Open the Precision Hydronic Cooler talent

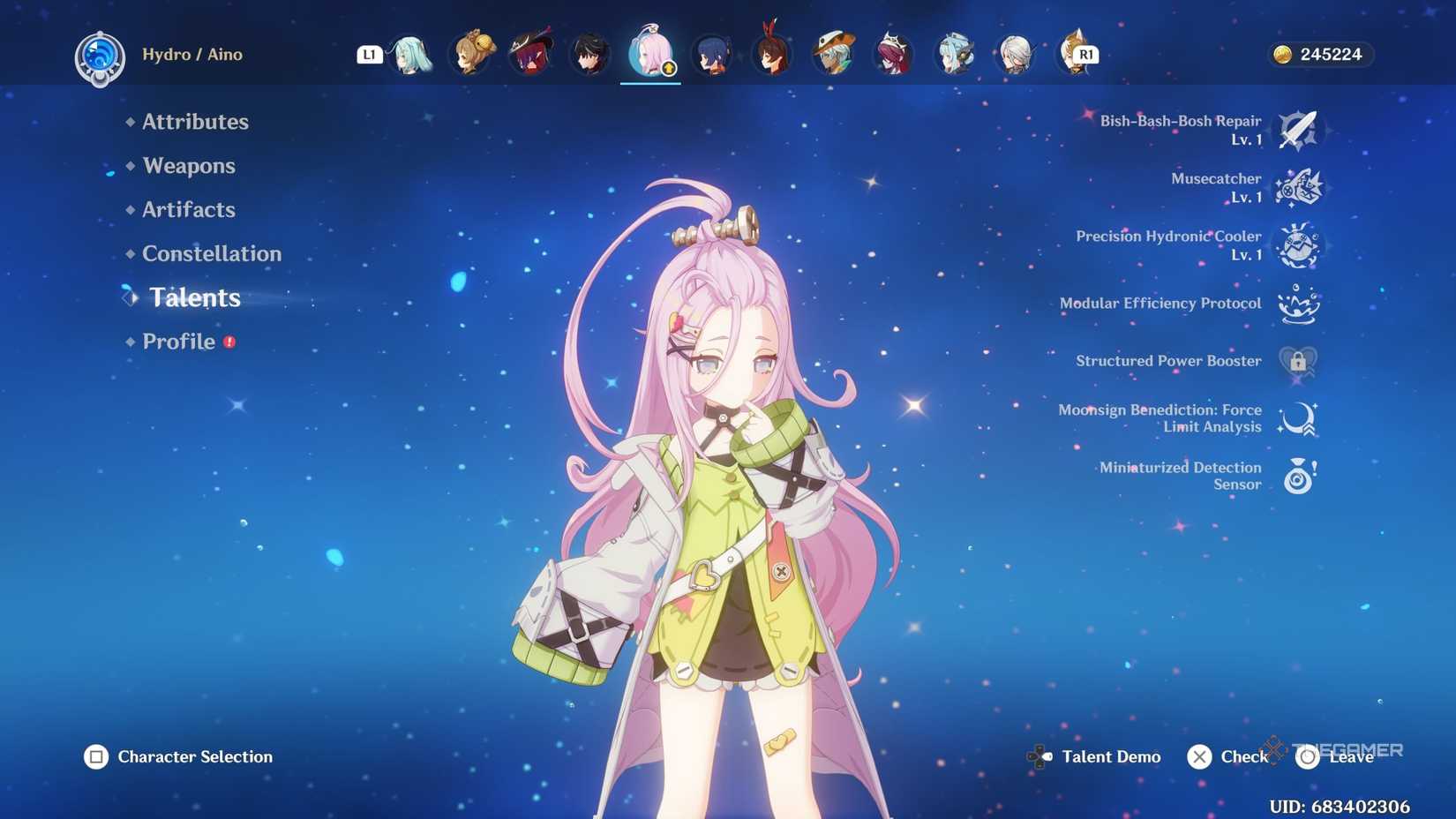[x=1298, y=245]
